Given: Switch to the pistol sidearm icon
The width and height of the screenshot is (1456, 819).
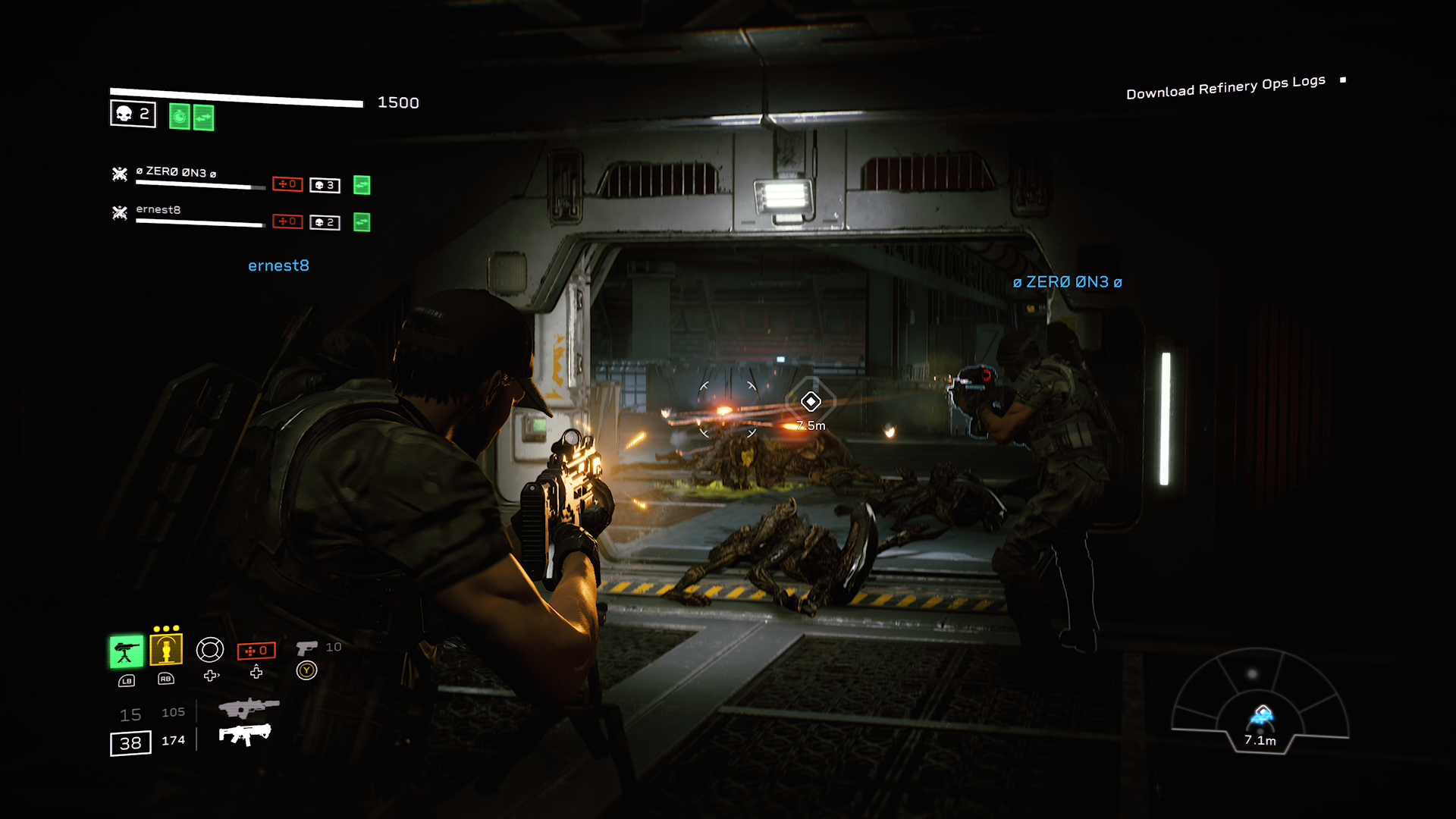Looking at the screenshot, I should pos(306,648).
